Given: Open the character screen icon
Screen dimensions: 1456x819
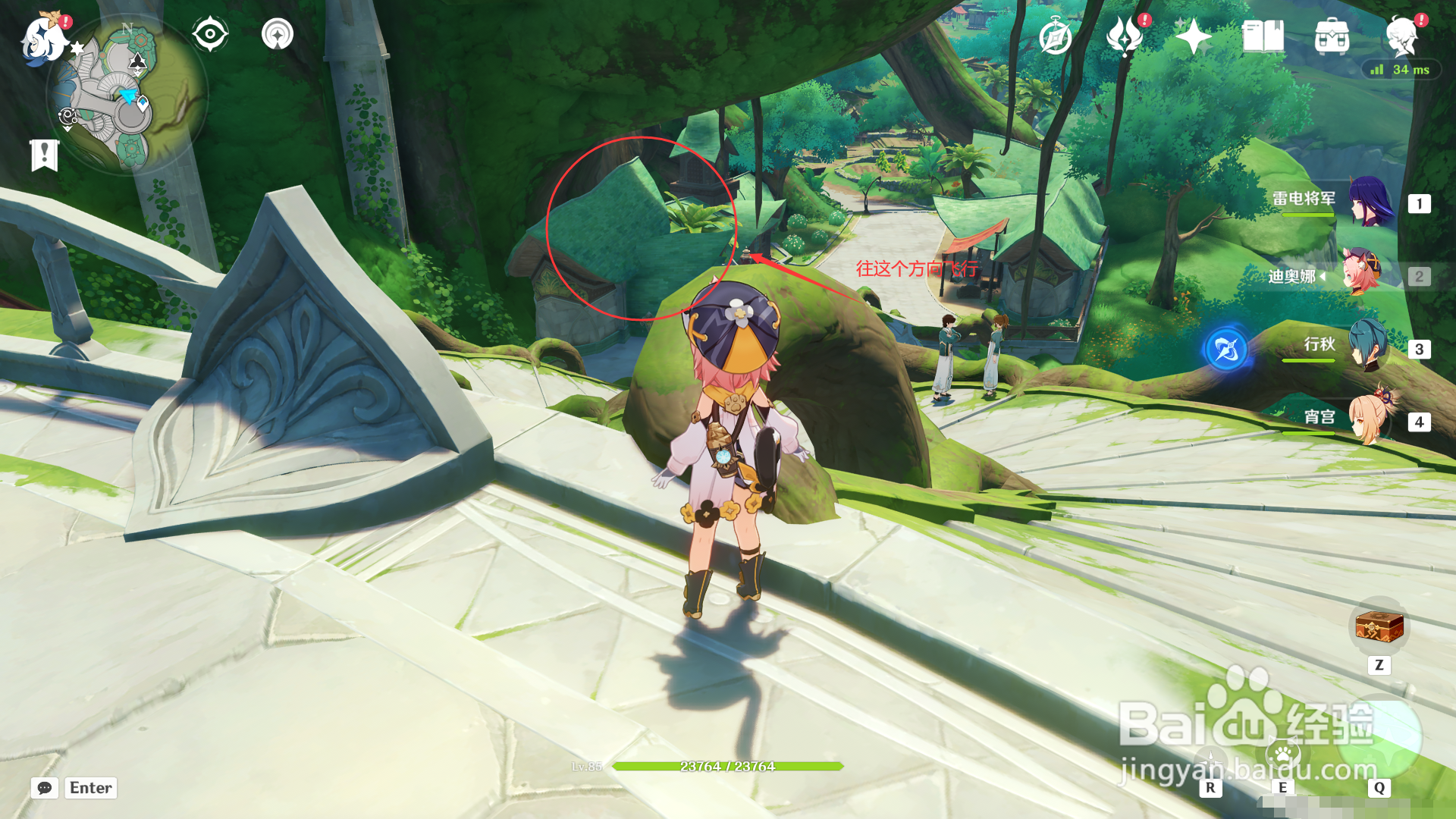Looking at the screenshot, I should (1401, 36).
